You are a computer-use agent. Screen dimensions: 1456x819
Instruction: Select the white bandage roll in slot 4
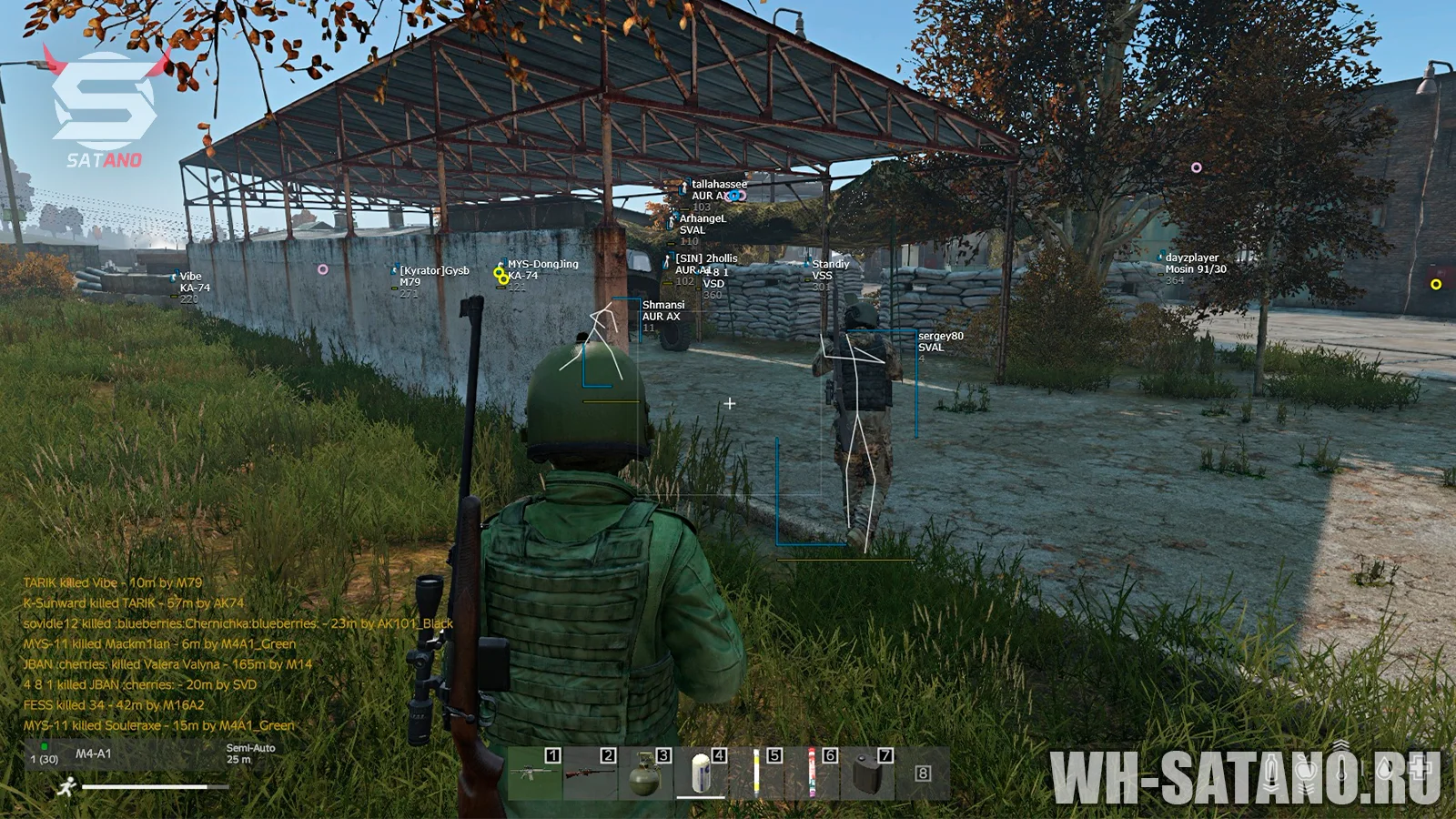click(701, 773)
